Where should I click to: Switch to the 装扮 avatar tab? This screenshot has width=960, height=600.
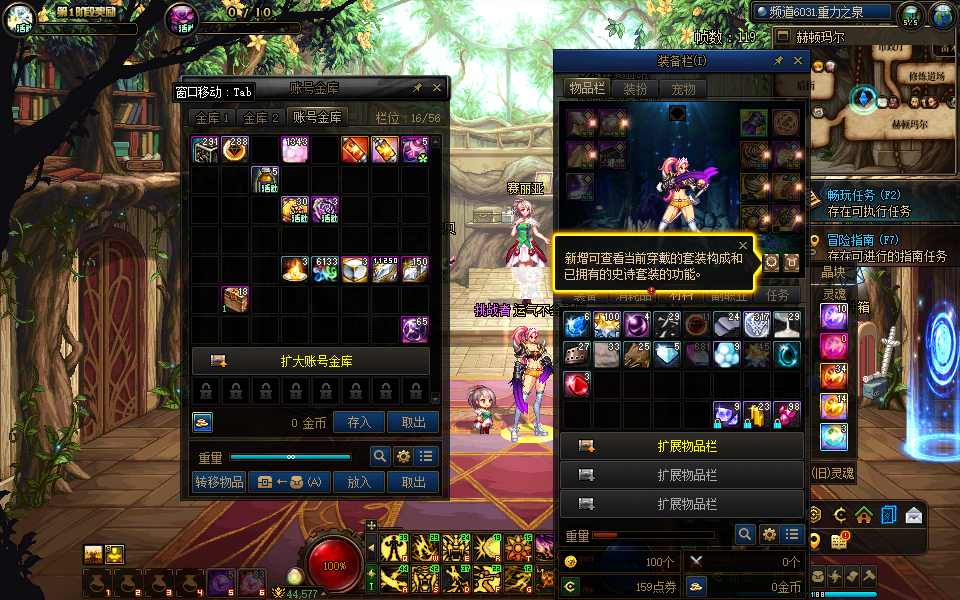[x=635, y=89]
